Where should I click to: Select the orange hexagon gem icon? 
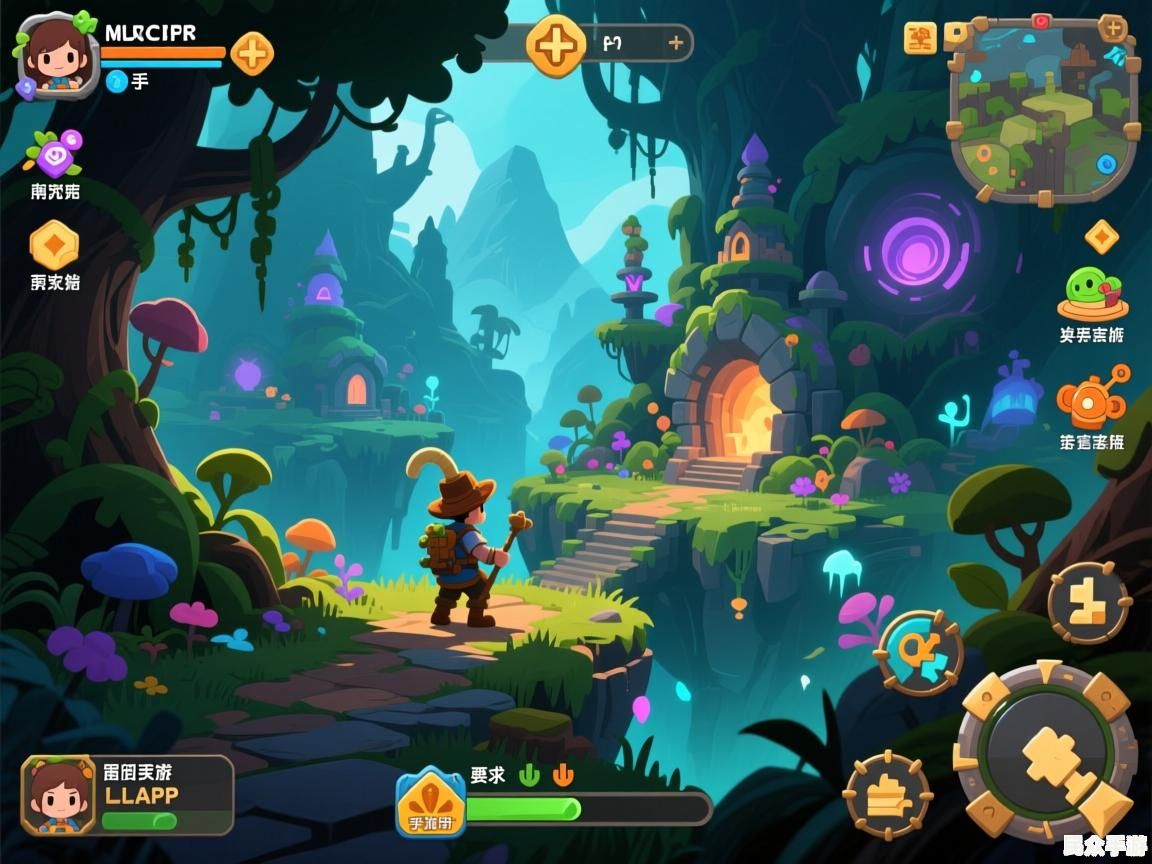(54, 244)
